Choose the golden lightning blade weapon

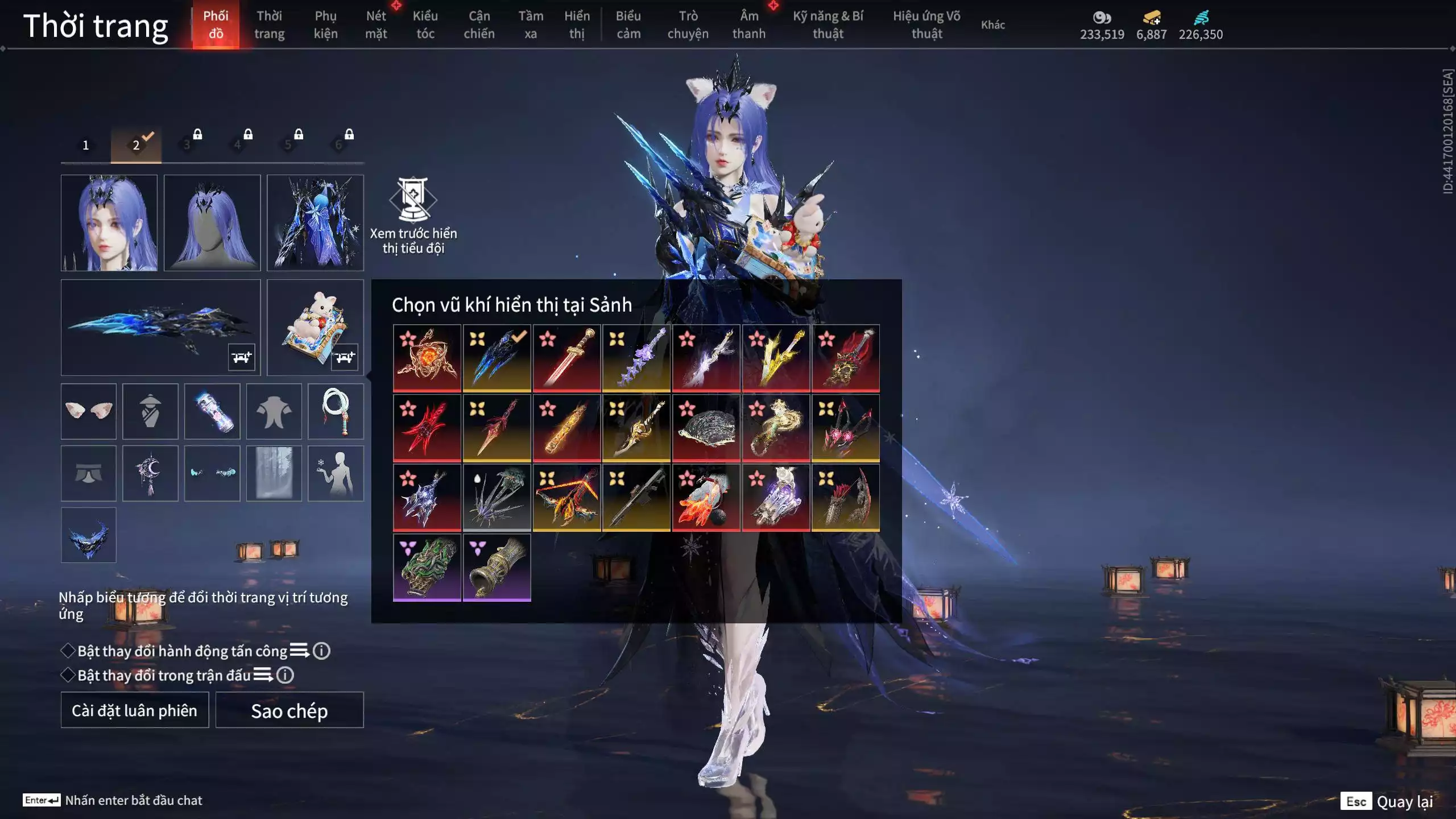[776, 358]
